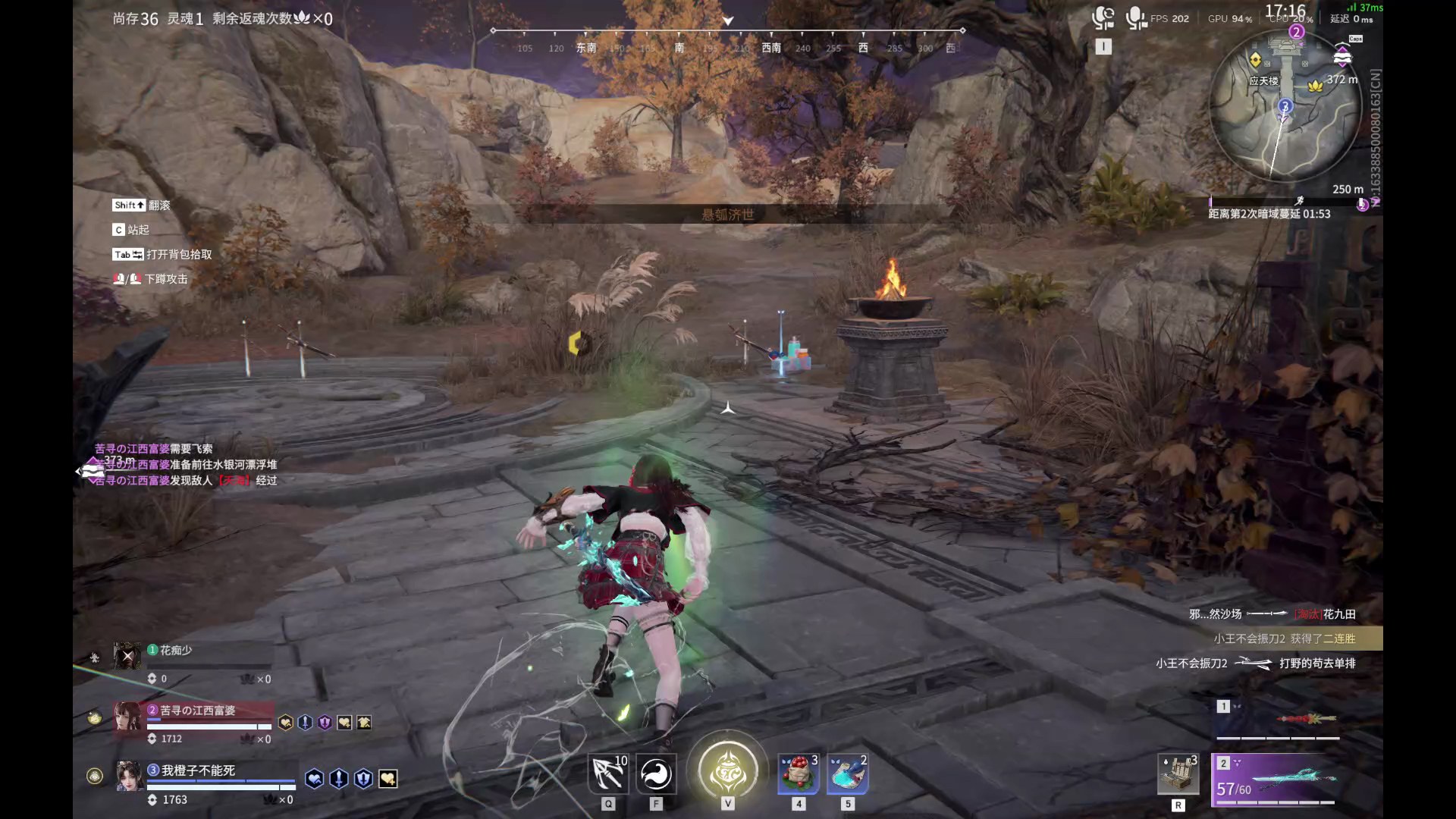Open the repair kit chest slot
Viewport: 1456px width, 819px height.
1178,774
